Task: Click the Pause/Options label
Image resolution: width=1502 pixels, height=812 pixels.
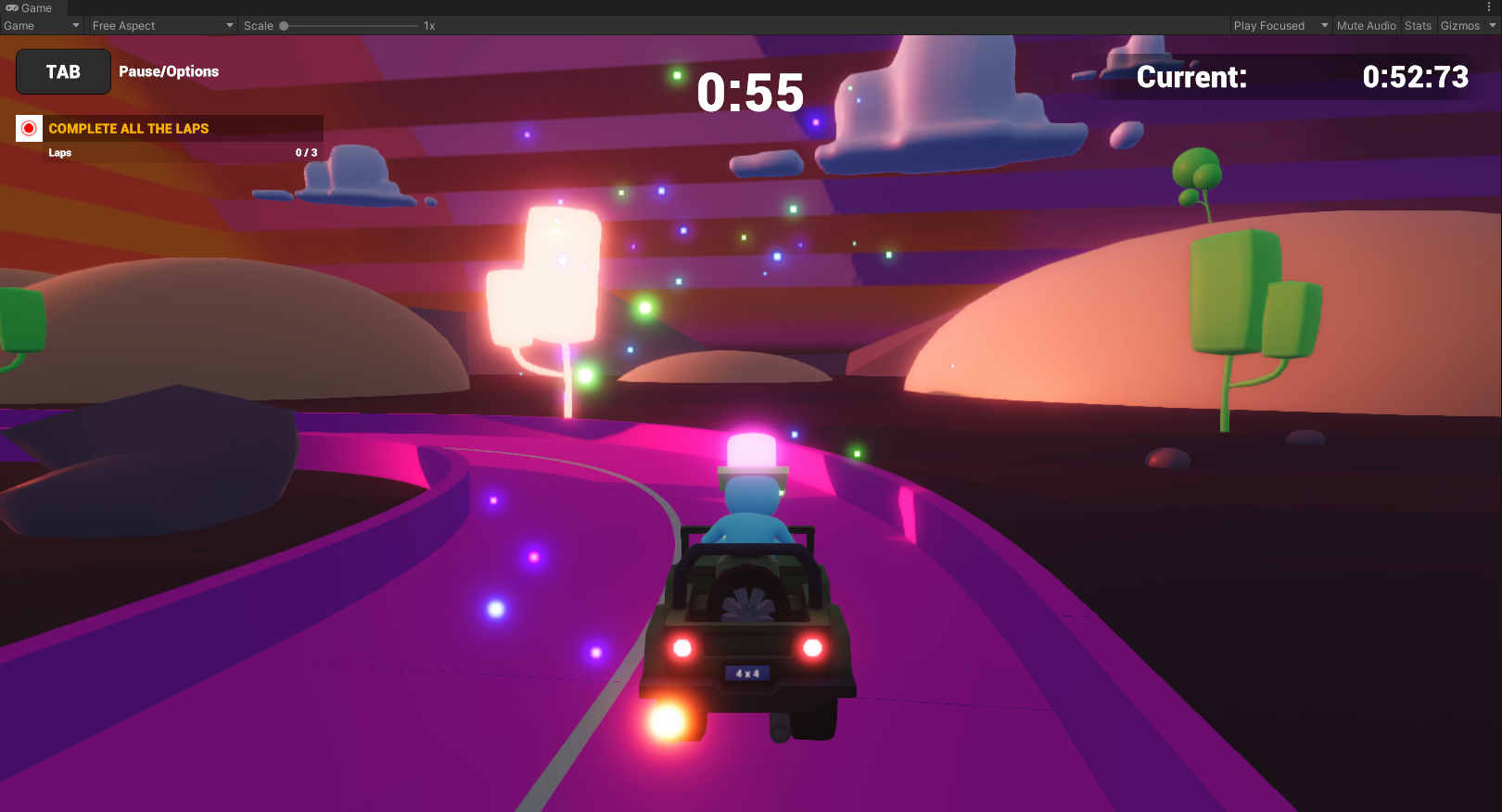Action: click(168, 71)
